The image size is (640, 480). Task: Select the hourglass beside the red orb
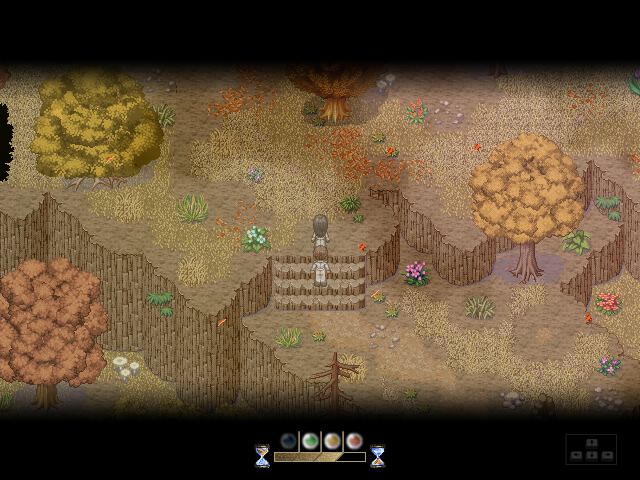coord(378,456)
